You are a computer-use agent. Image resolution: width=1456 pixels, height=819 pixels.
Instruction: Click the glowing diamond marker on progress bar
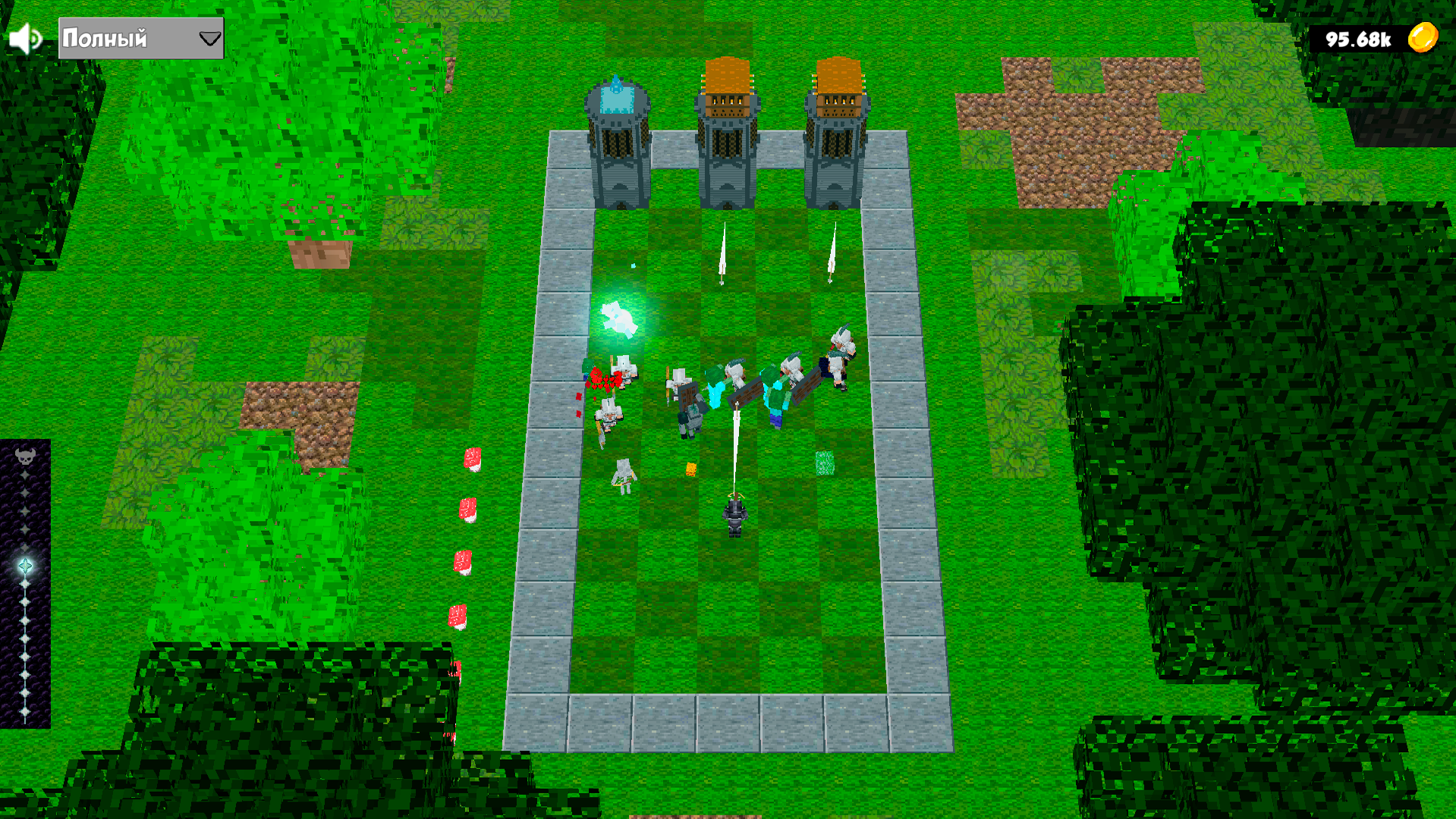(x=25, y=565)
